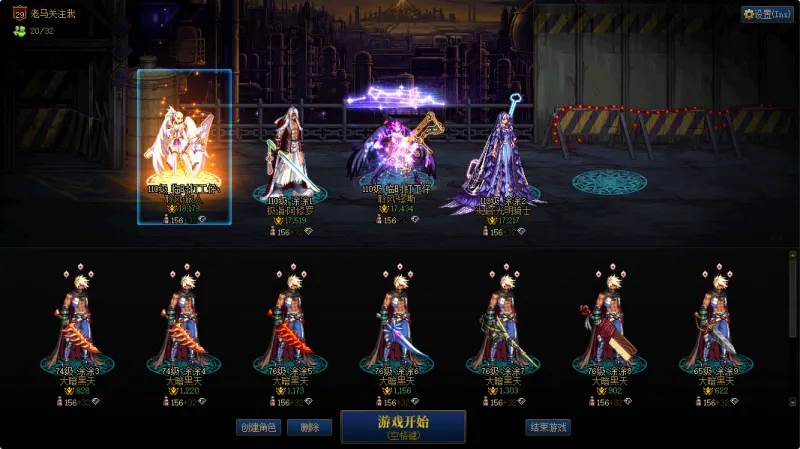Open 设置 settings in the top corner
800x449 pixels.
(767, 14)
